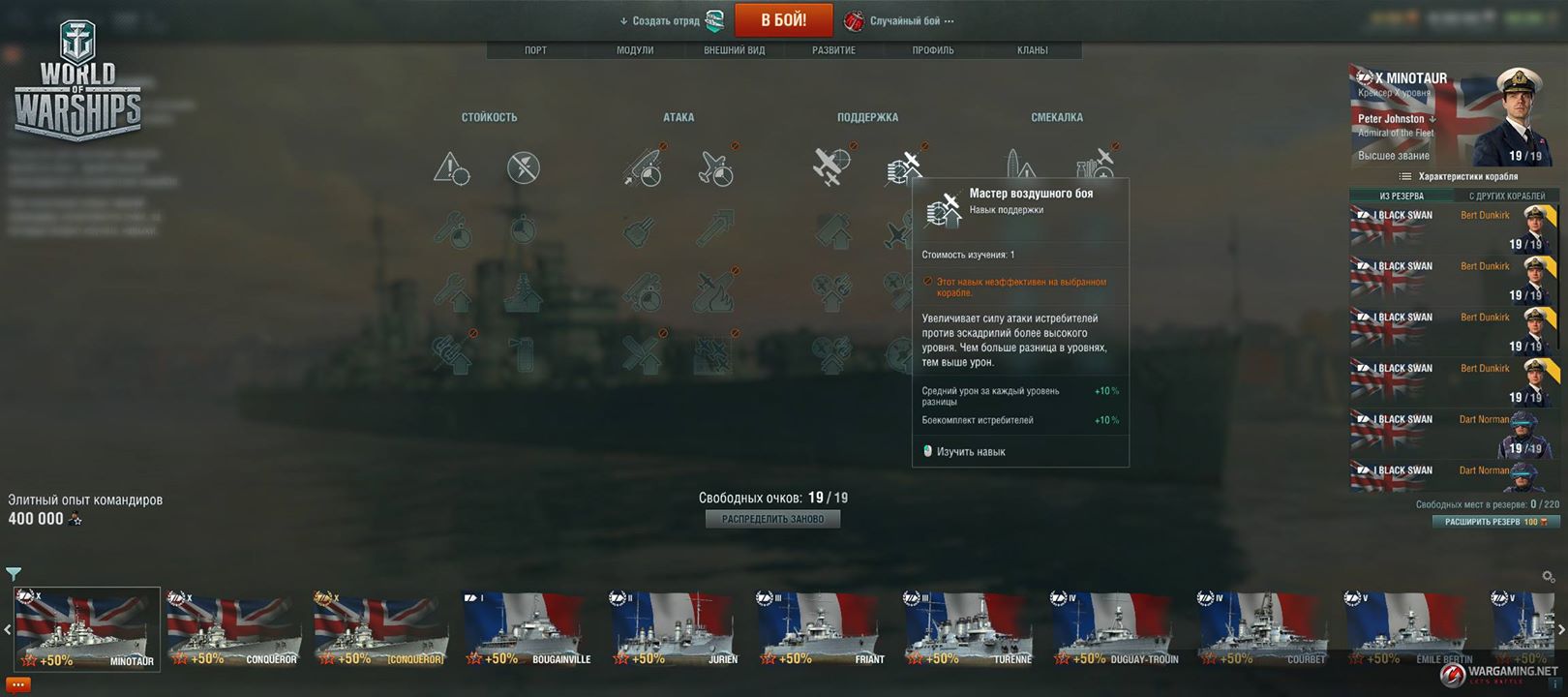This screenshot has height=697, width=1568.
Task: Select the Conqueror ship in carousel
Action: coord(232,629)
